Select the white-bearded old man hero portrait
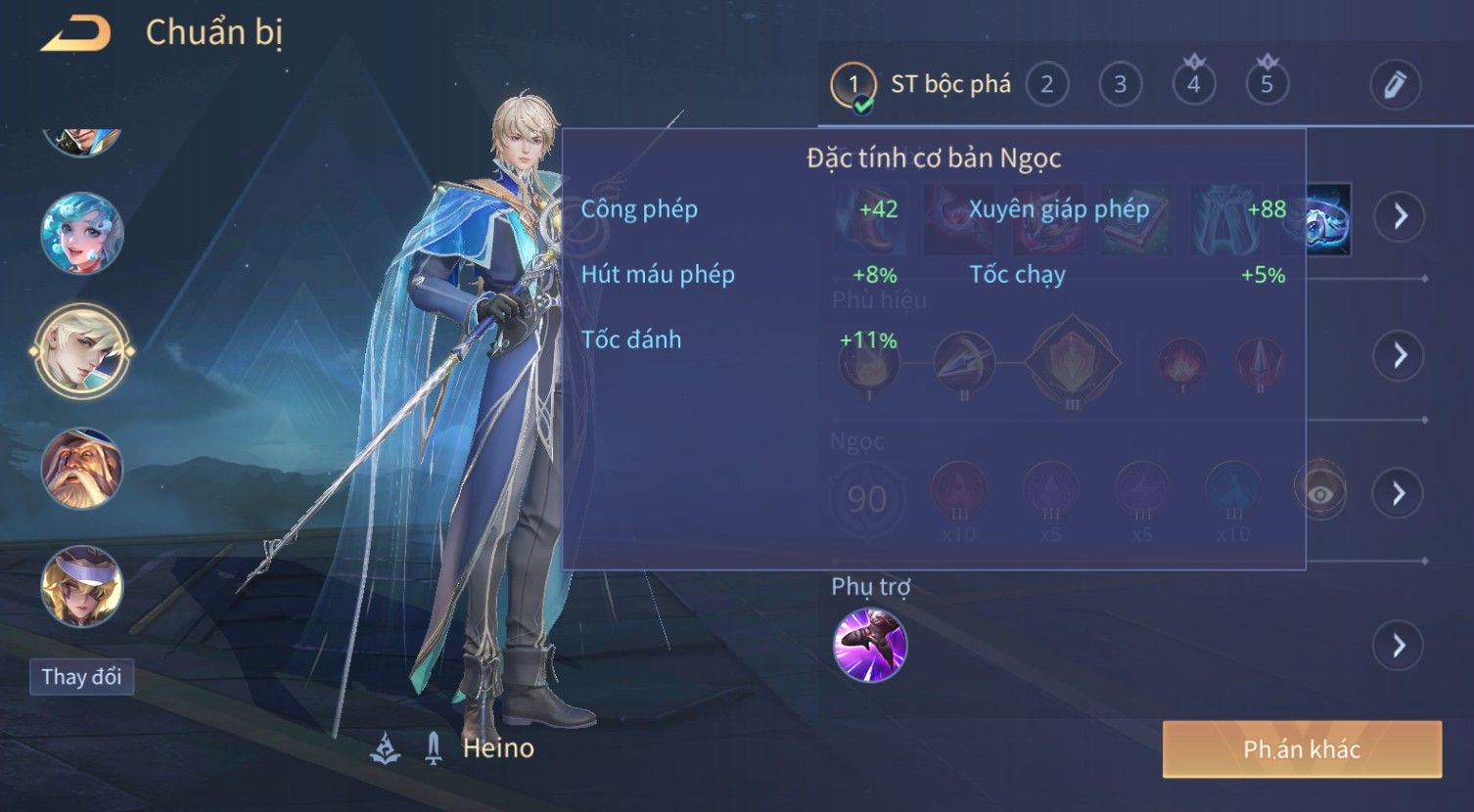This screenshot has height=812, width=1474. [82, 469]
